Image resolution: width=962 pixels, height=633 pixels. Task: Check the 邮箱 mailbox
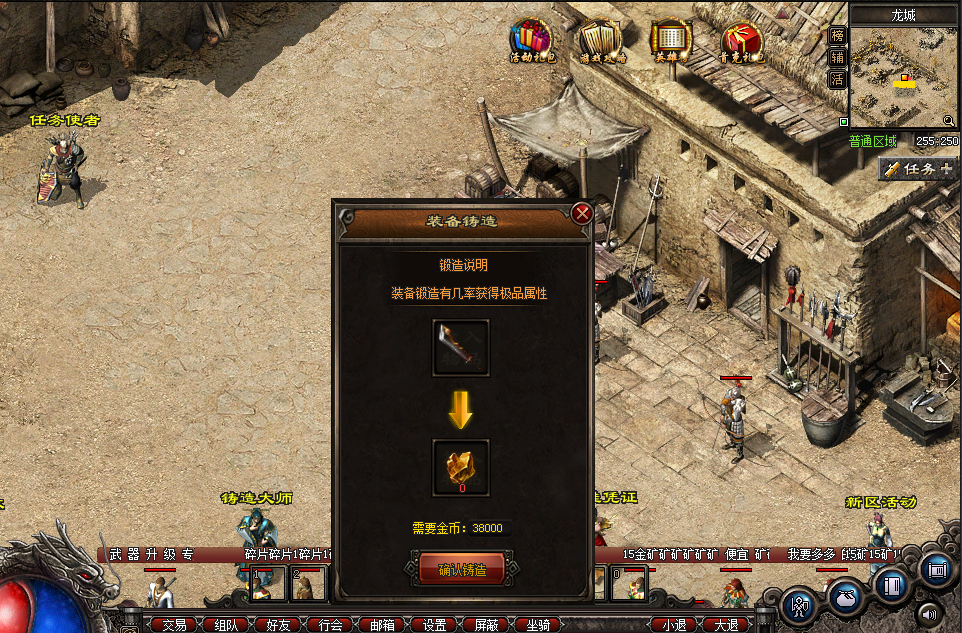tap(383, 625)
